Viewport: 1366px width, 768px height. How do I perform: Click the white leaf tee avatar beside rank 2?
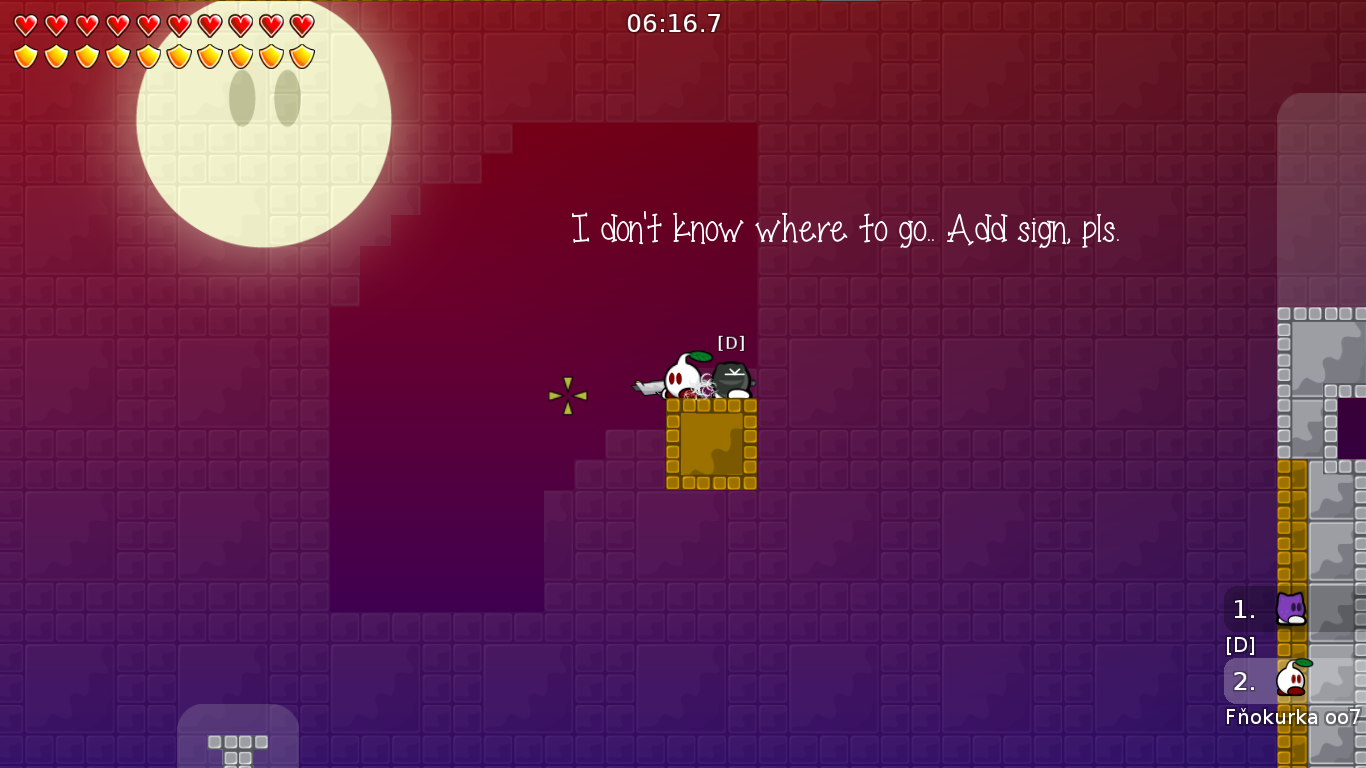coord(1291,681)
